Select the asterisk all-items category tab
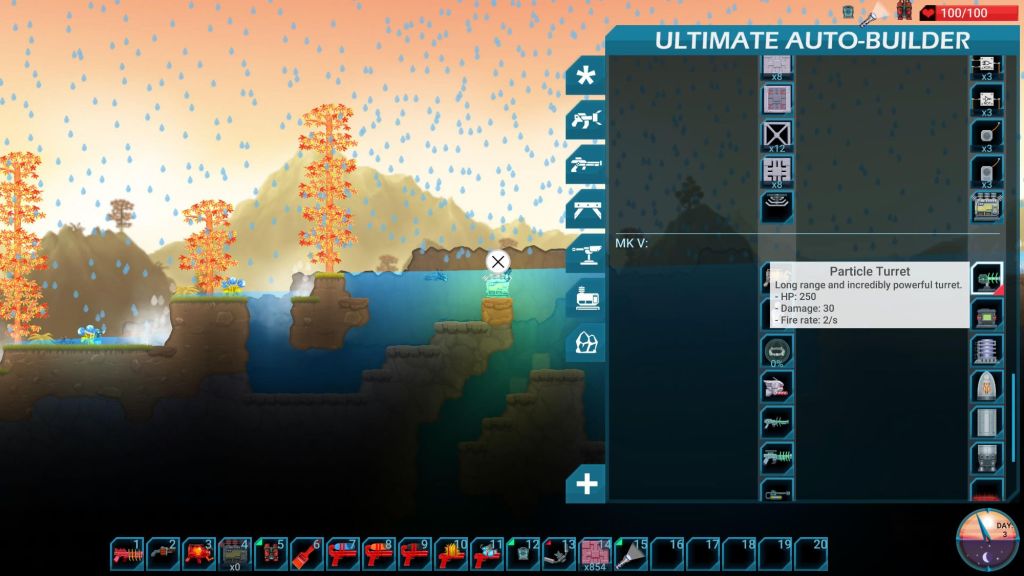The height and width of the screenshot is (576, 1024). coord(586,76)
